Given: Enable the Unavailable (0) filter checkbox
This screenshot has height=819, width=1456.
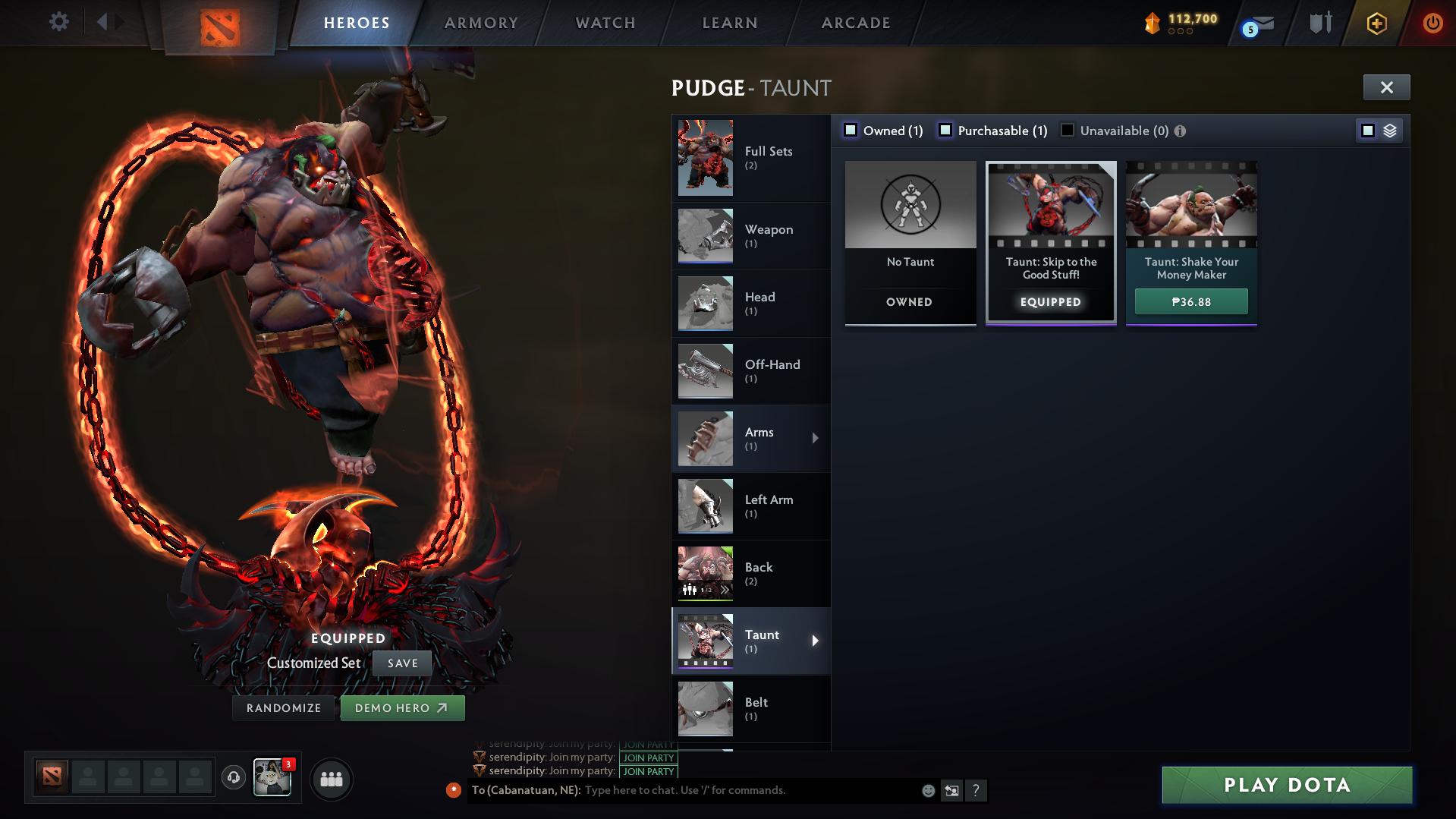Looking at the screenshot, I should click(x=1068, y=130).
